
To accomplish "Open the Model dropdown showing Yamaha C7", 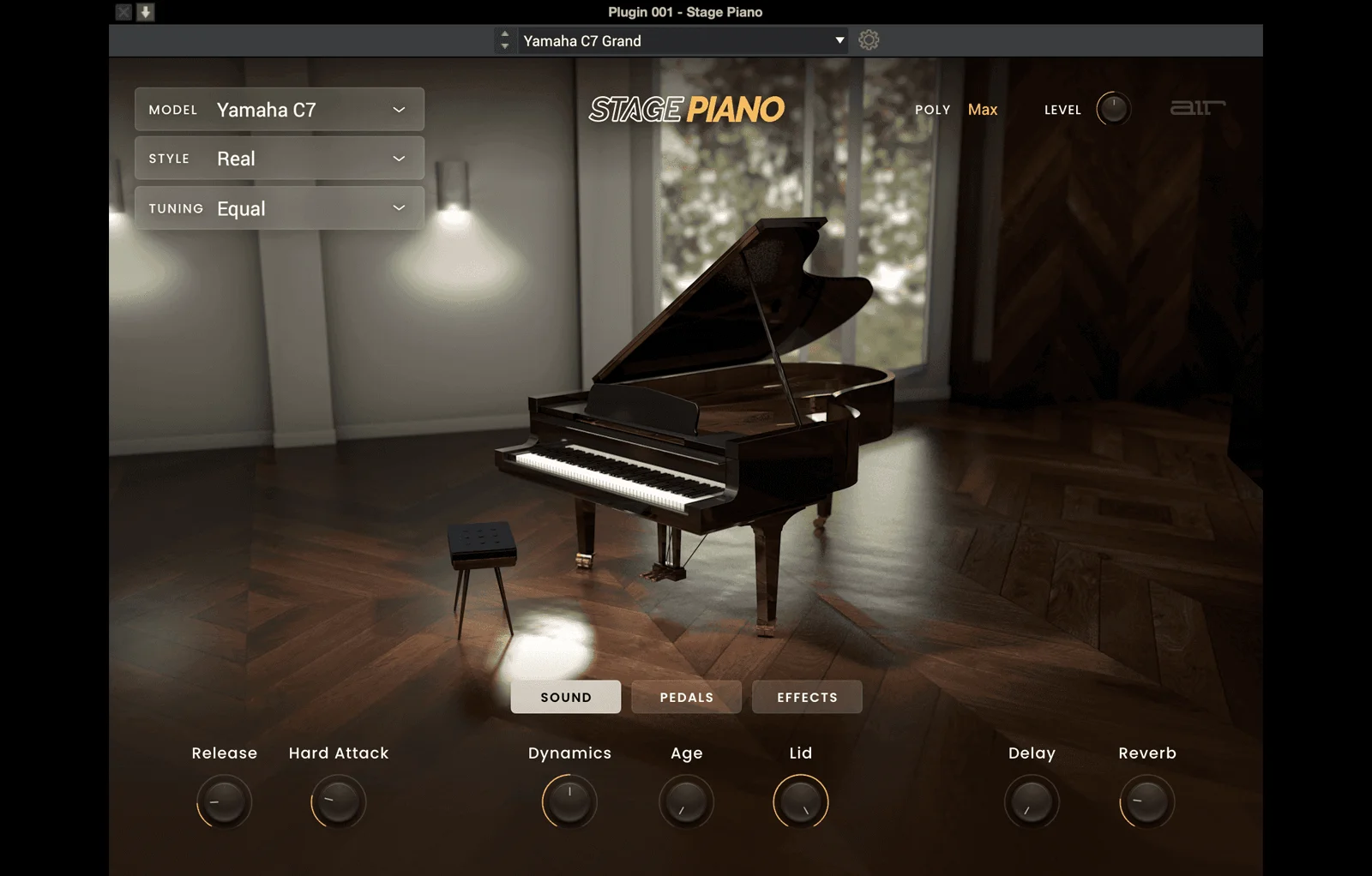I will pos(279,109).
